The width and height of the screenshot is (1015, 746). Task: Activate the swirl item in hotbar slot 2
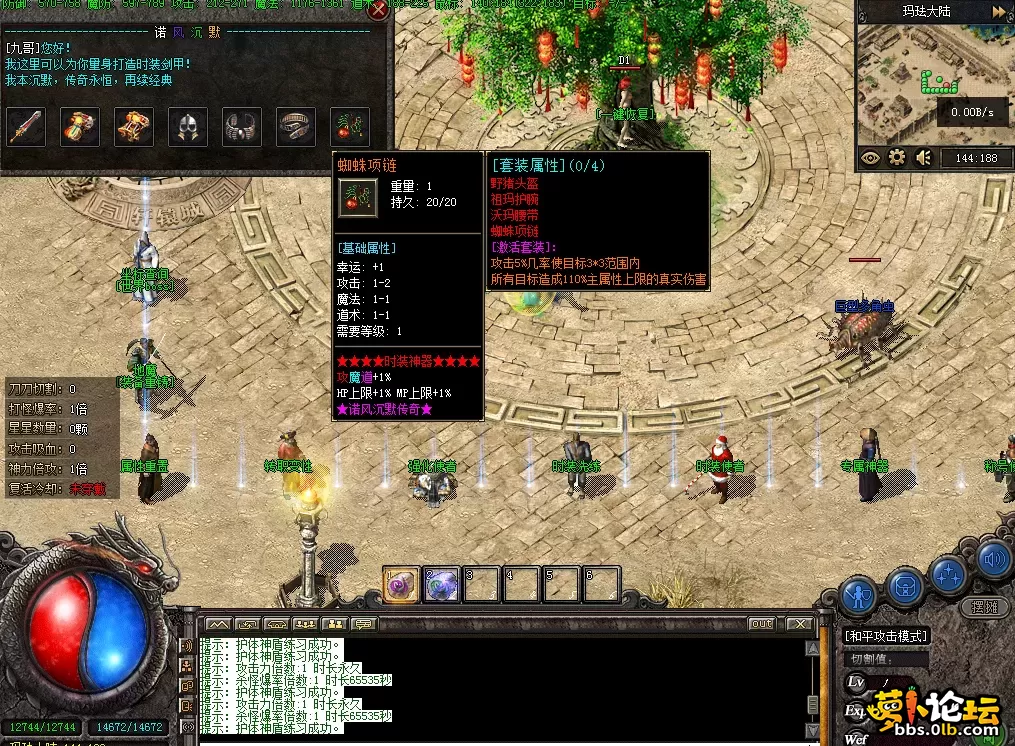441,584
